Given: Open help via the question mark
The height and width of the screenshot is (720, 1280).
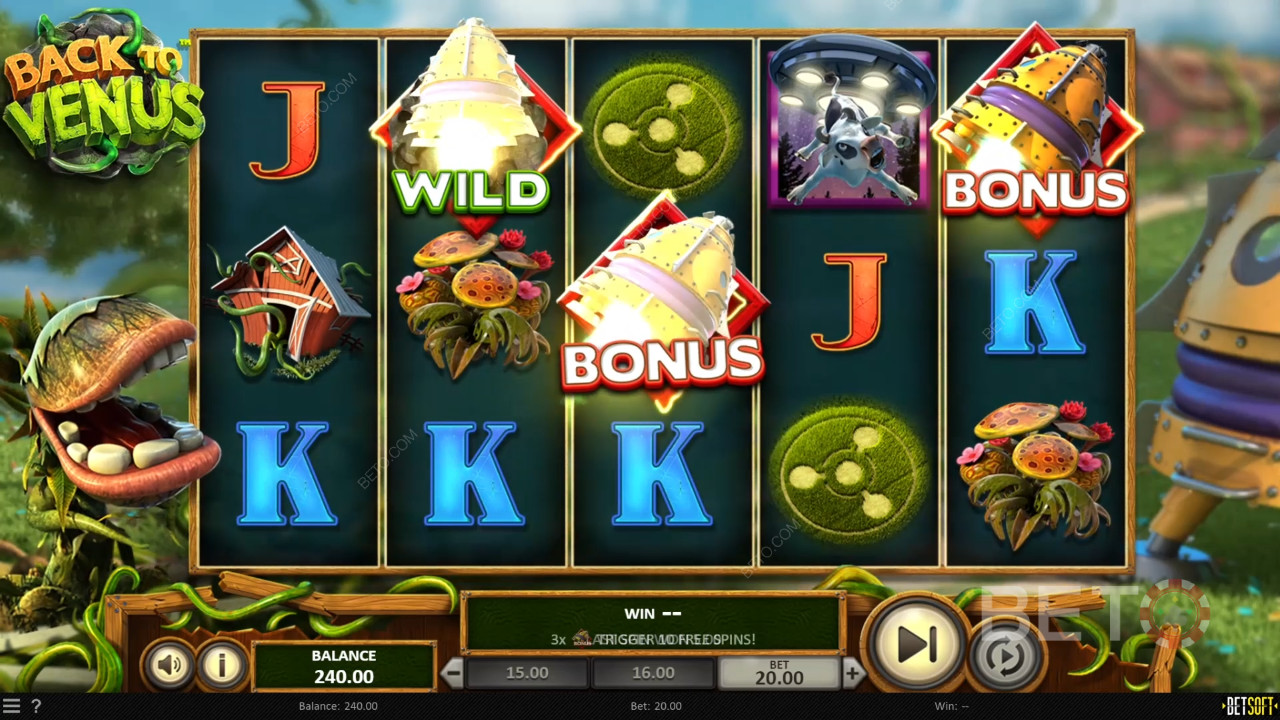Looking at the screenshot, I should click(36, 706).
